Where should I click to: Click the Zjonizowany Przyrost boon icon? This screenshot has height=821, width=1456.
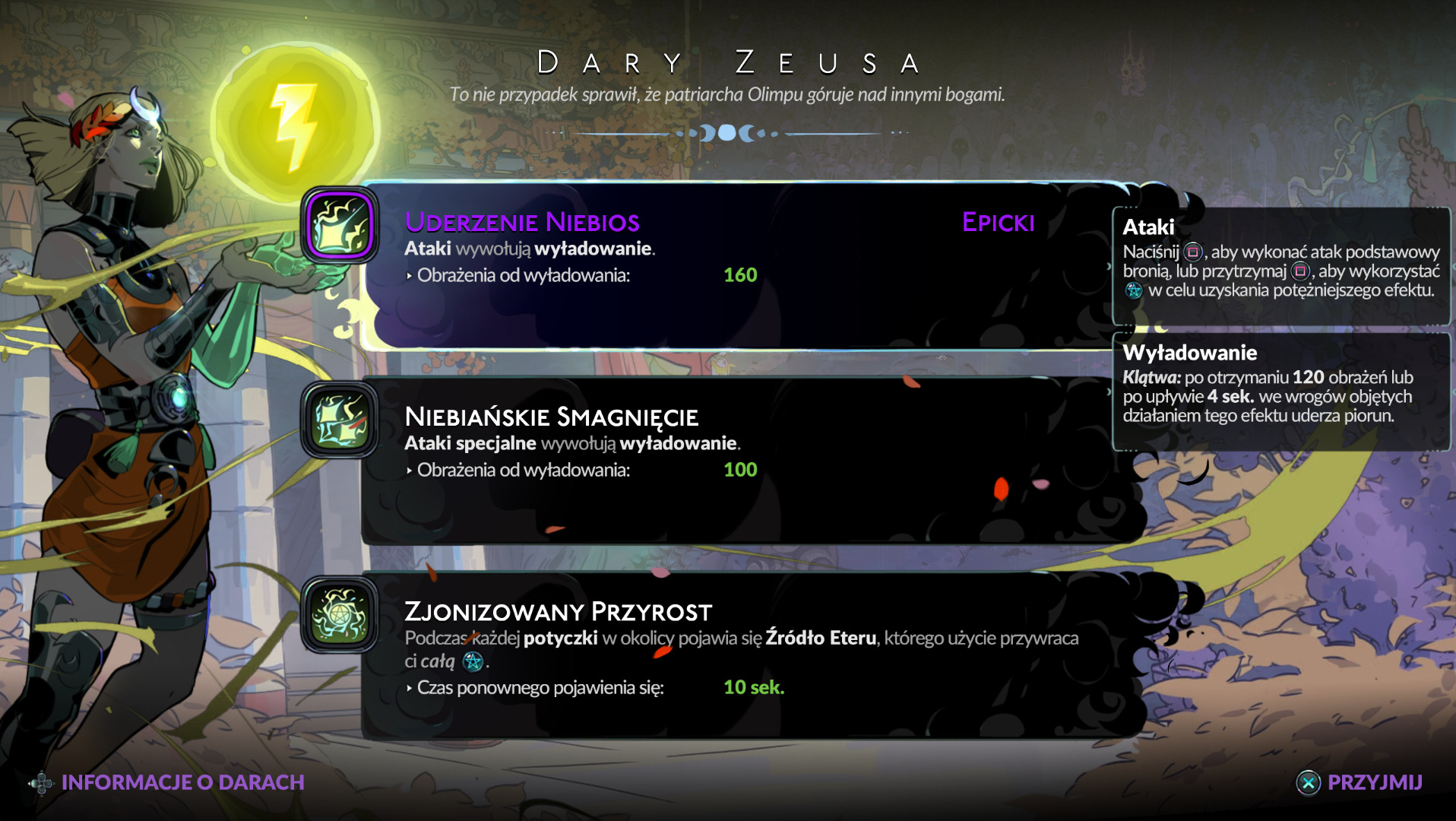(340, 615)
